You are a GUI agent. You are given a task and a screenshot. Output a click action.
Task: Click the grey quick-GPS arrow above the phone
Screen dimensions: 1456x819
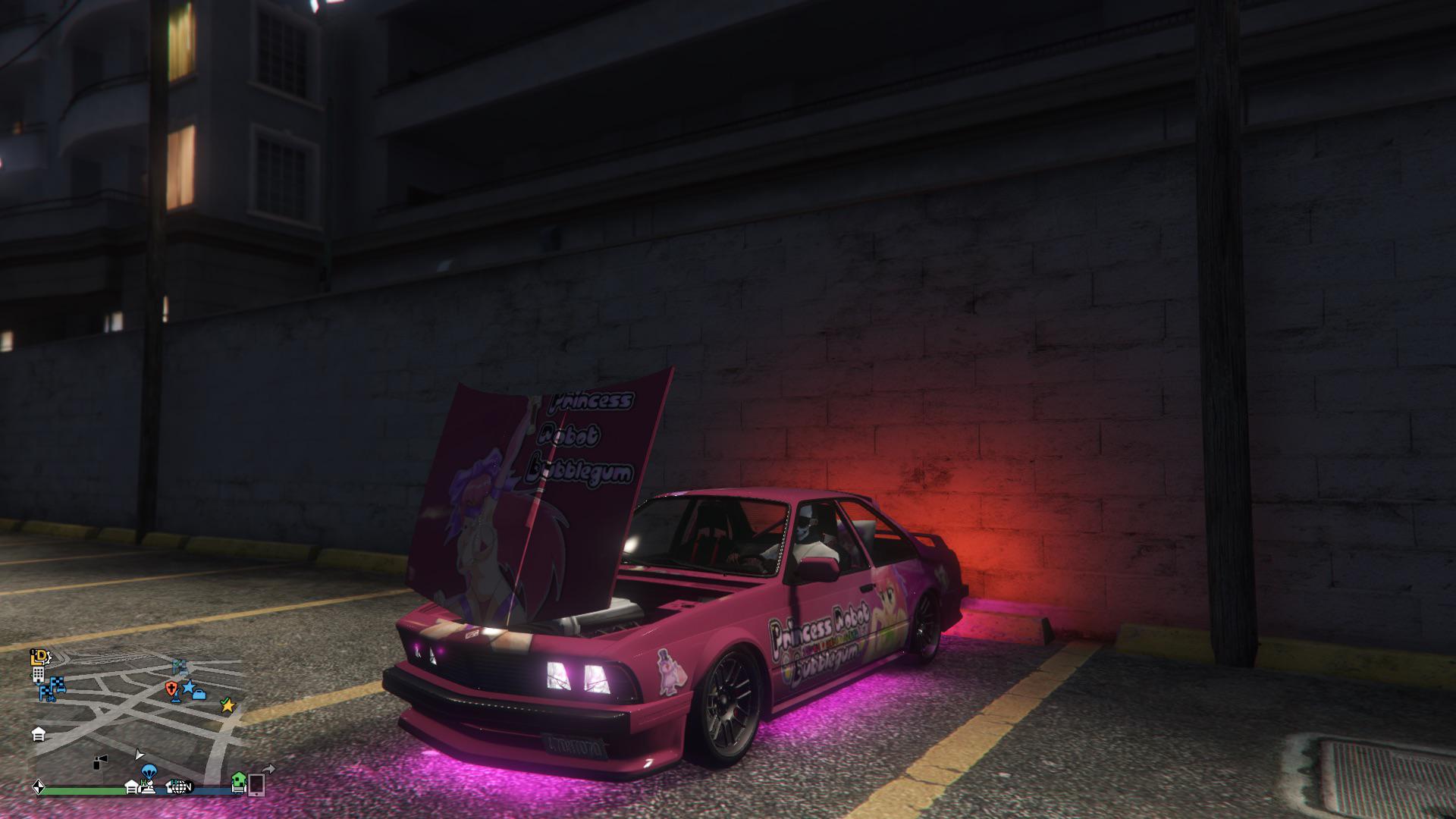270,769
